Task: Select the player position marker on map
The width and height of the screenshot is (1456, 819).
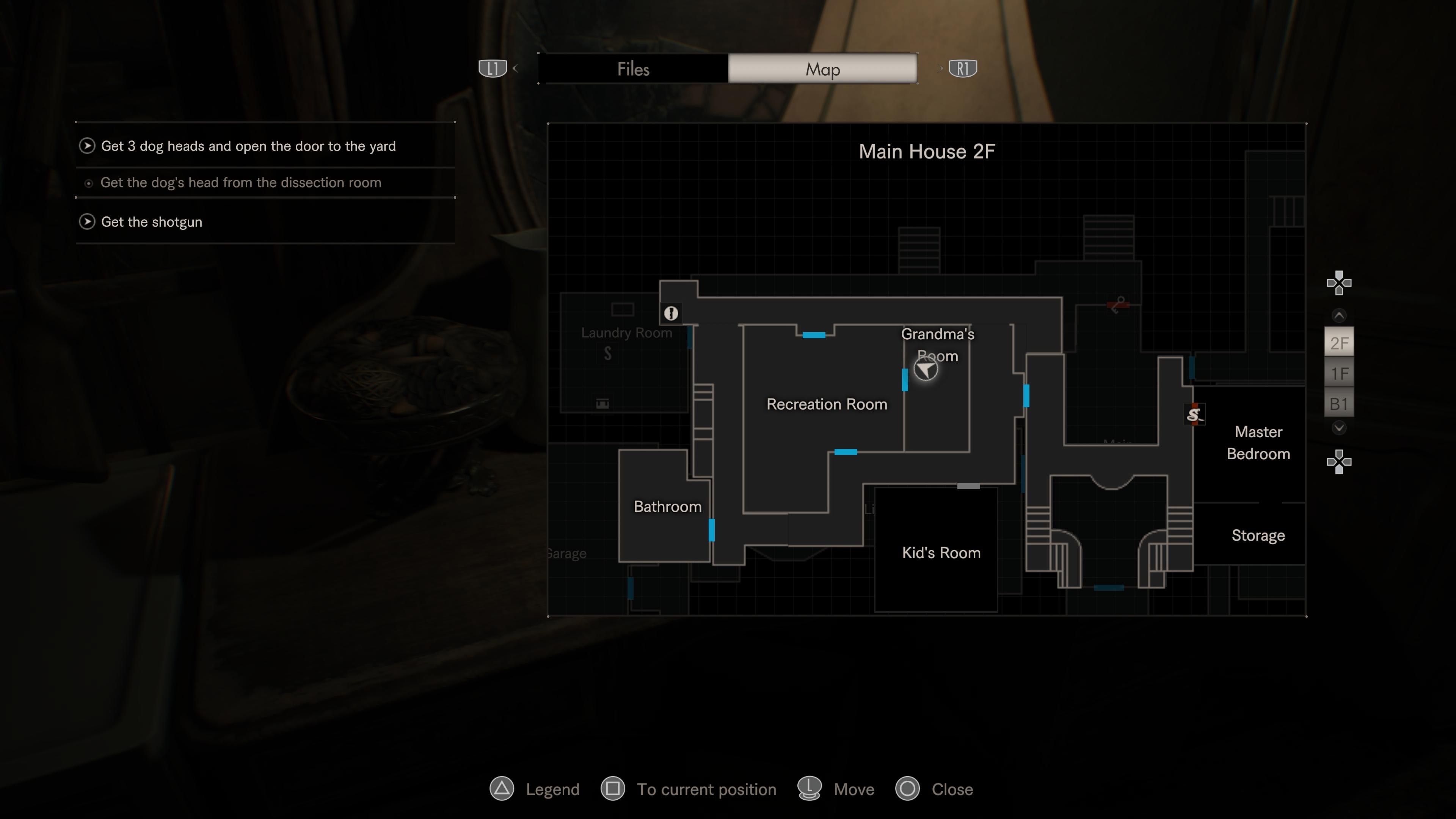Action: tap(925, 370)
